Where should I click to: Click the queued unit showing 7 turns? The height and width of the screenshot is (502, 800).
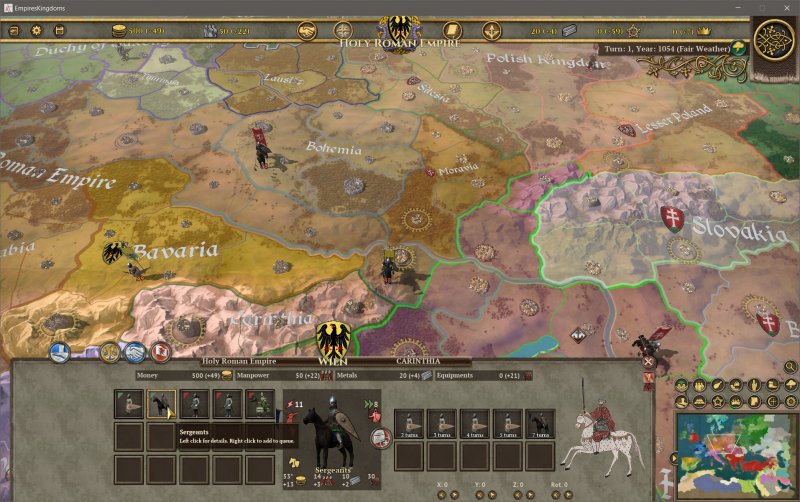pyautogui.click(x=540, y=423)
